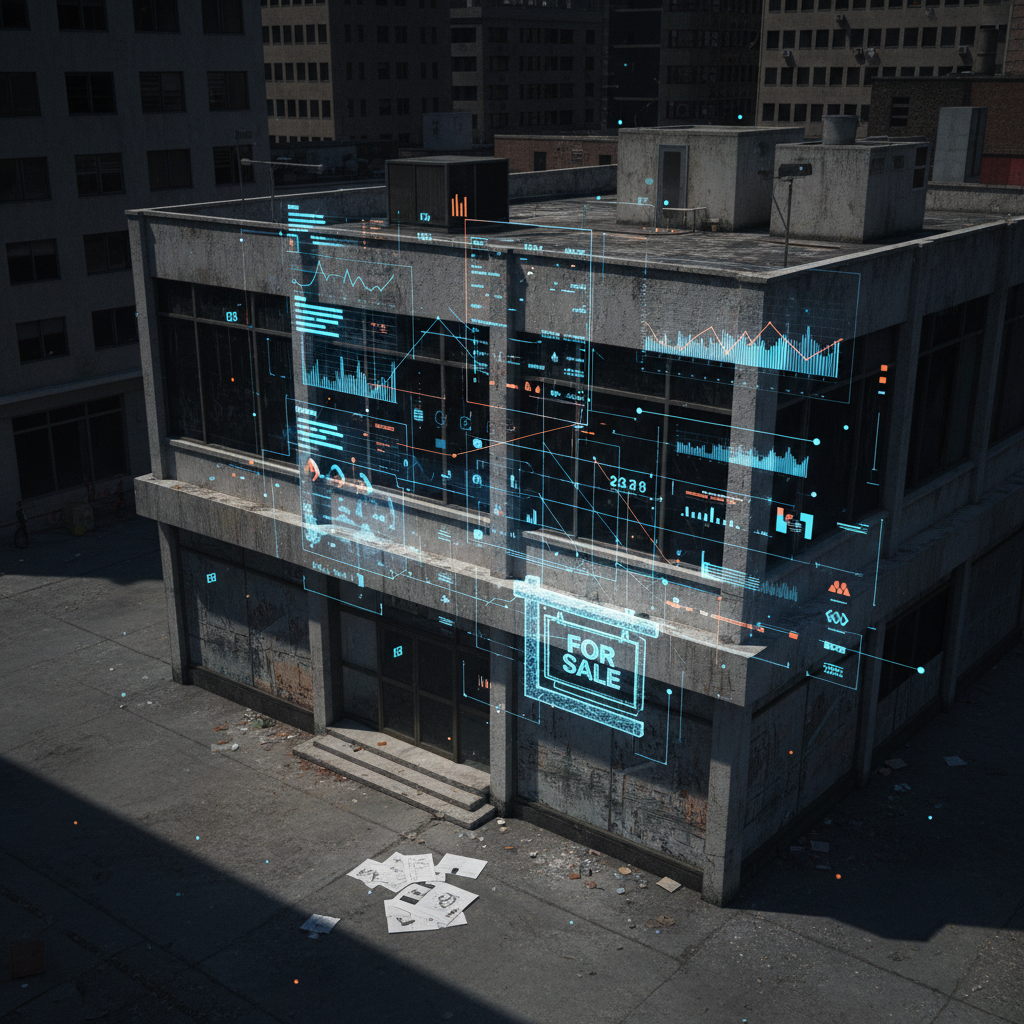
Task: Select the holographic FOR SALE sign
Action: pos(589,658)
